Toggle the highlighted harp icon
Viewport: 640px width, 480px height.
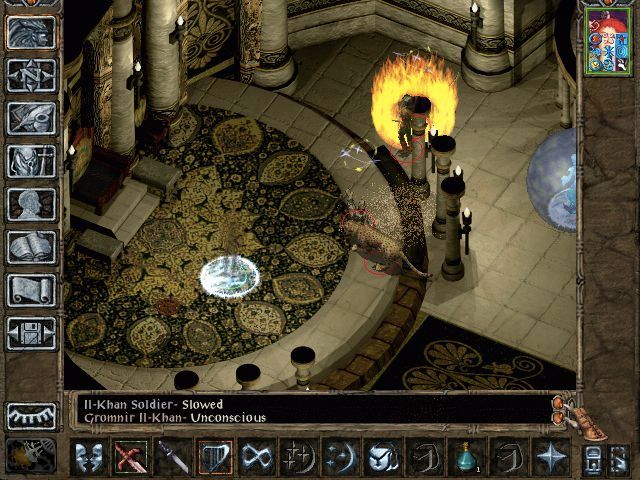click(214, 457)
